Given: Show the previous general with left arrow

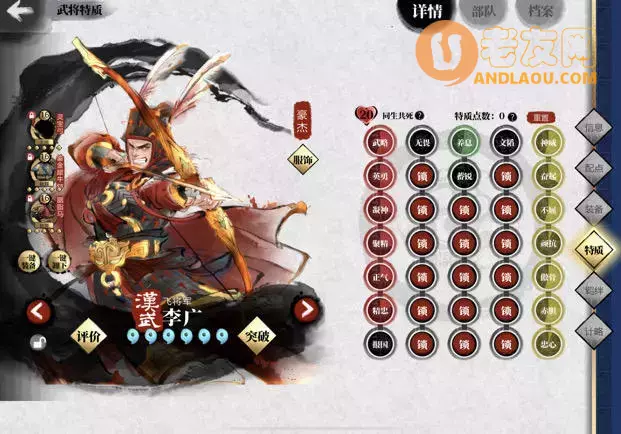Looking at the screenshot, I should click(x=39, y=311).
